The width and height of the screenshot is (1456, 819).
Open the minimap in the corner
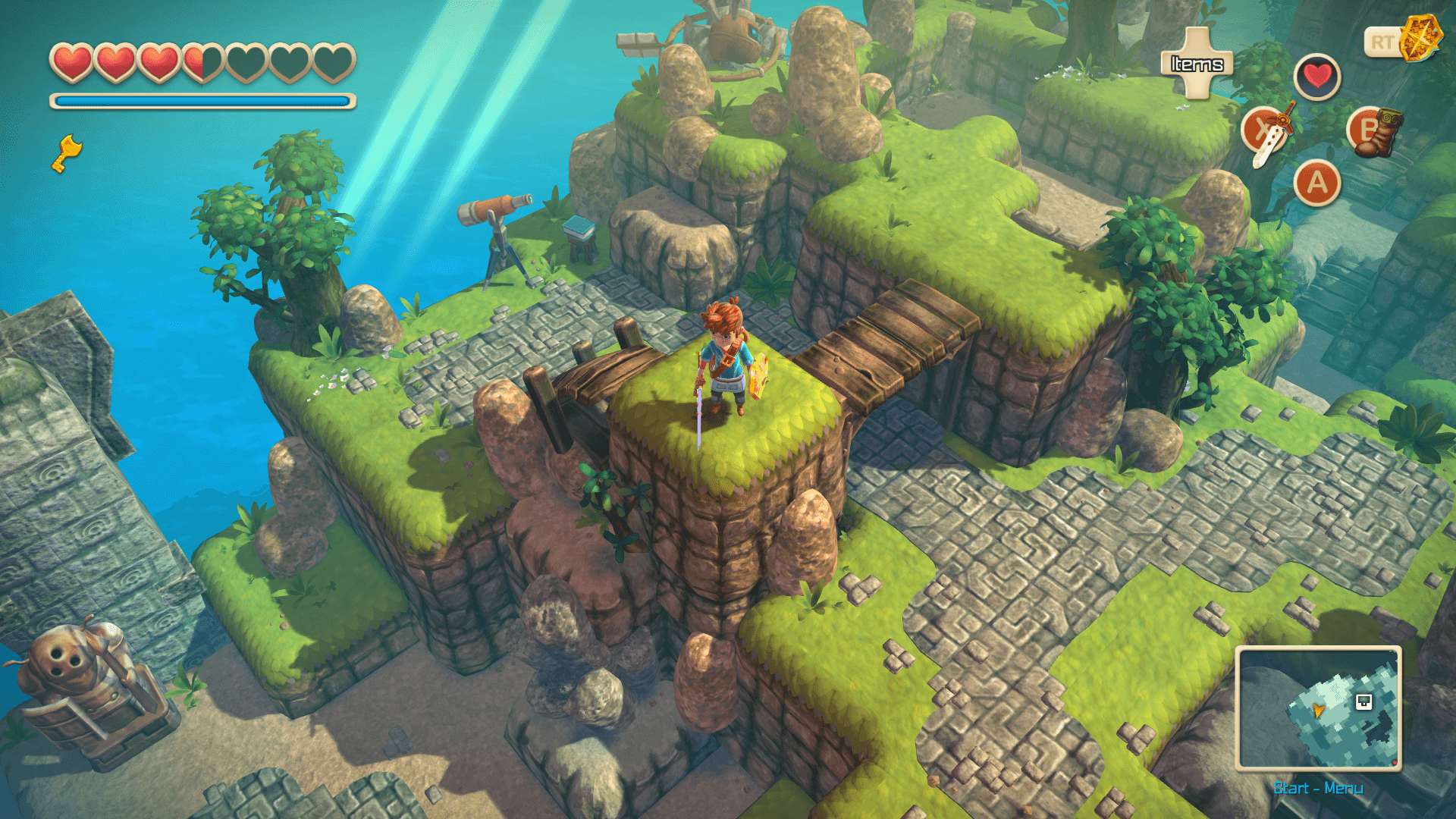1318,708
